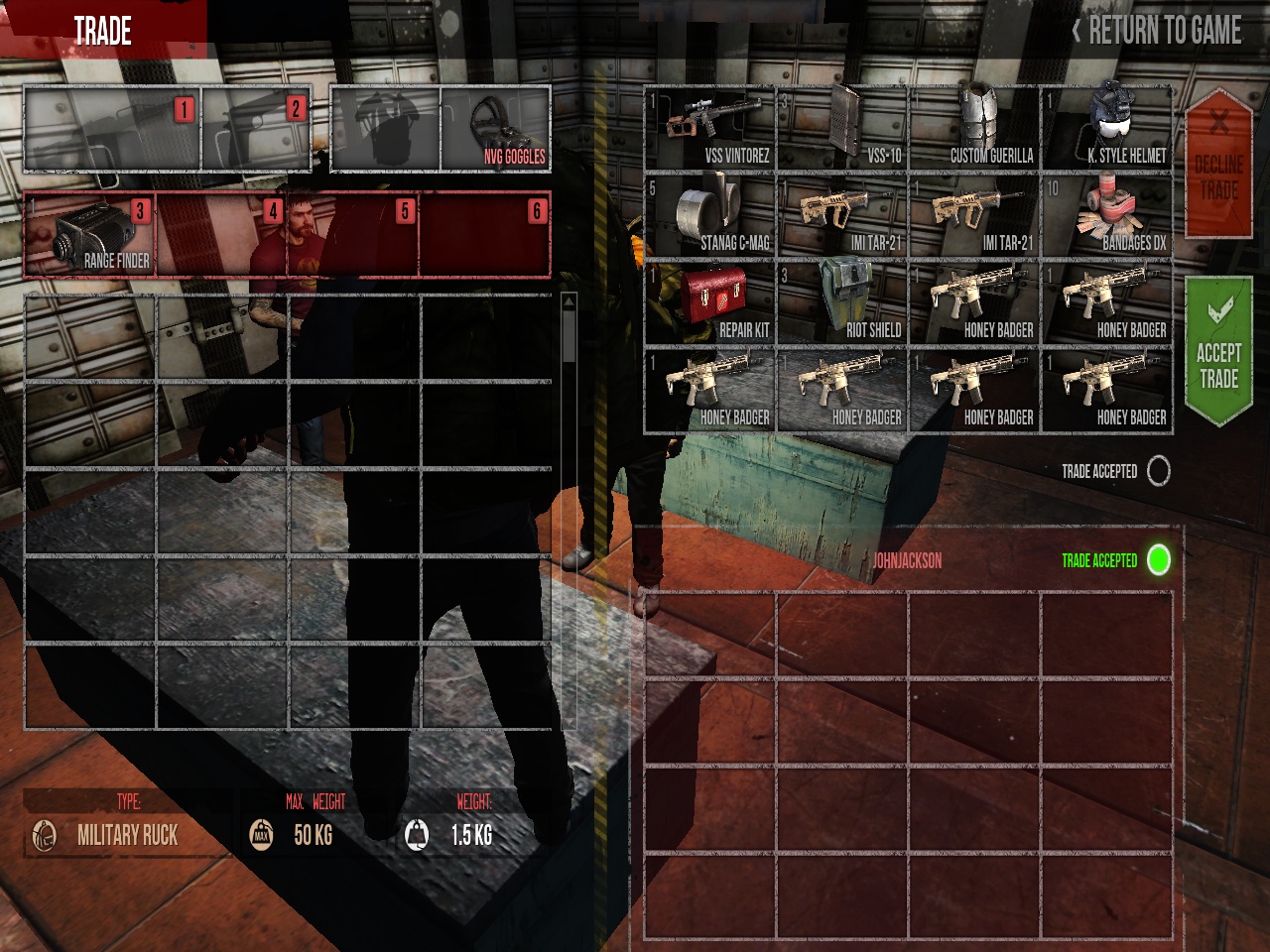Select the Bandages DX stack
This screenshot has width=1270, height=952.
(1107, 216)
